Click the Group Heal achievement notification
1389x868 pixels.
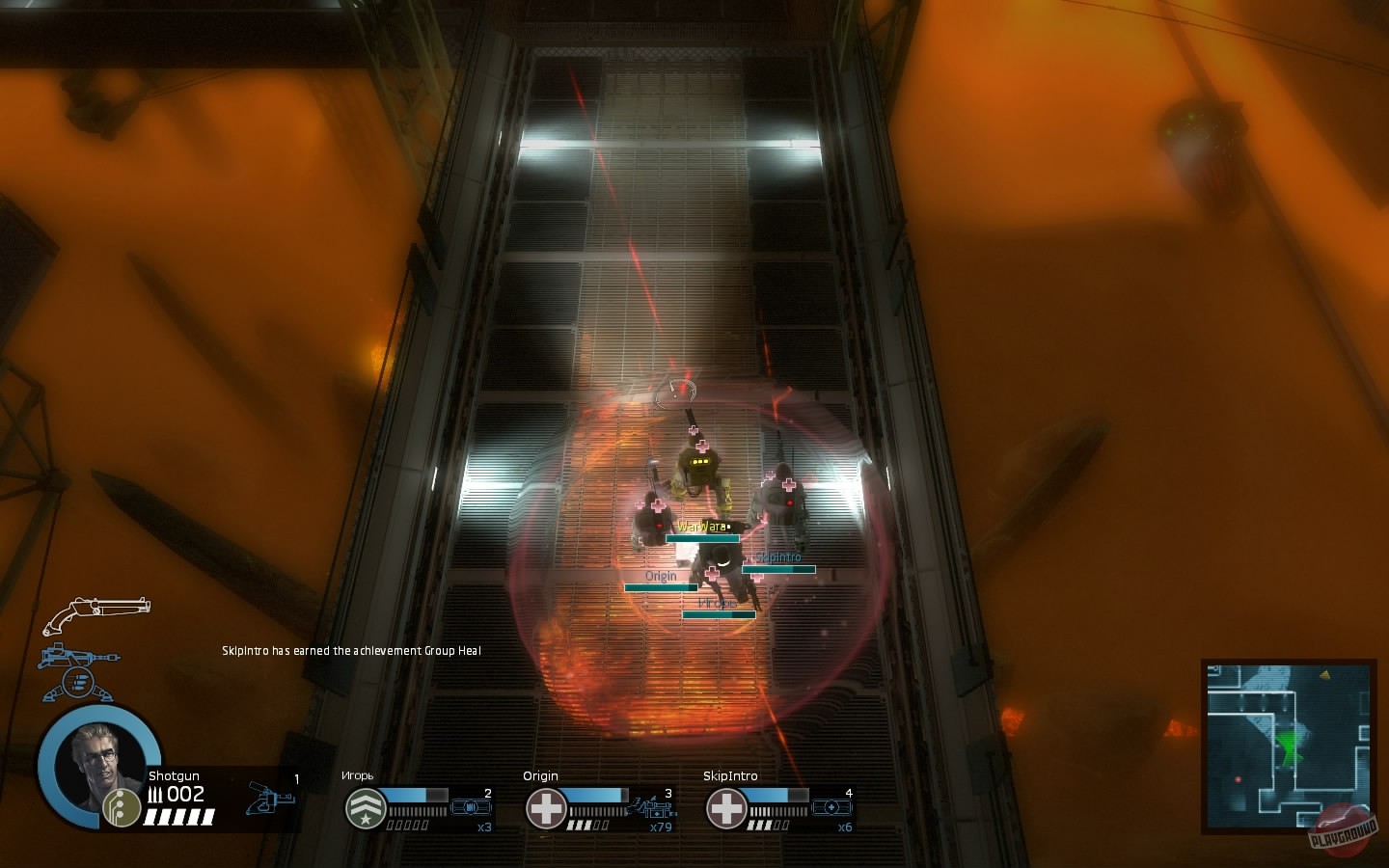click(x=351, y=650)
